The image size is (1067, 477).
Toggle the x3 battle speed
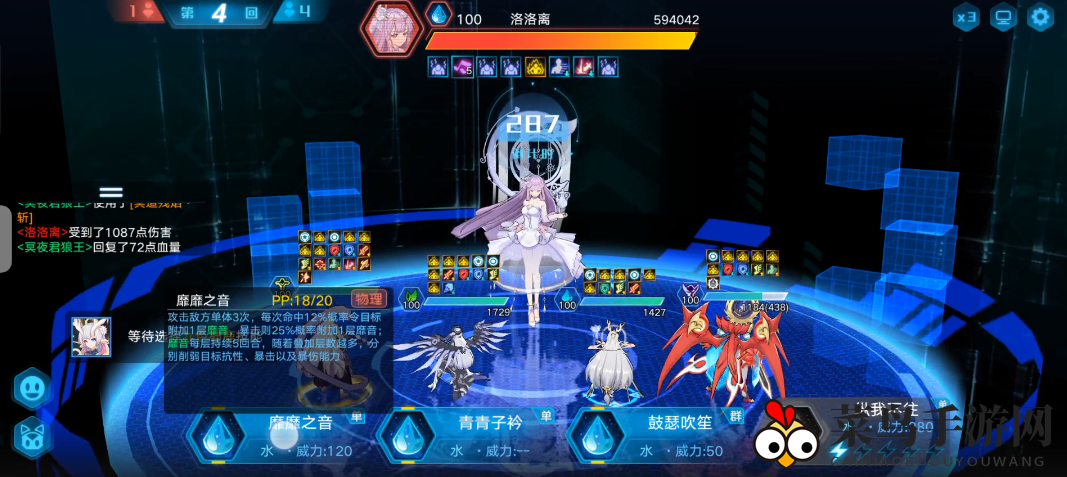click(x=966, y=17)
